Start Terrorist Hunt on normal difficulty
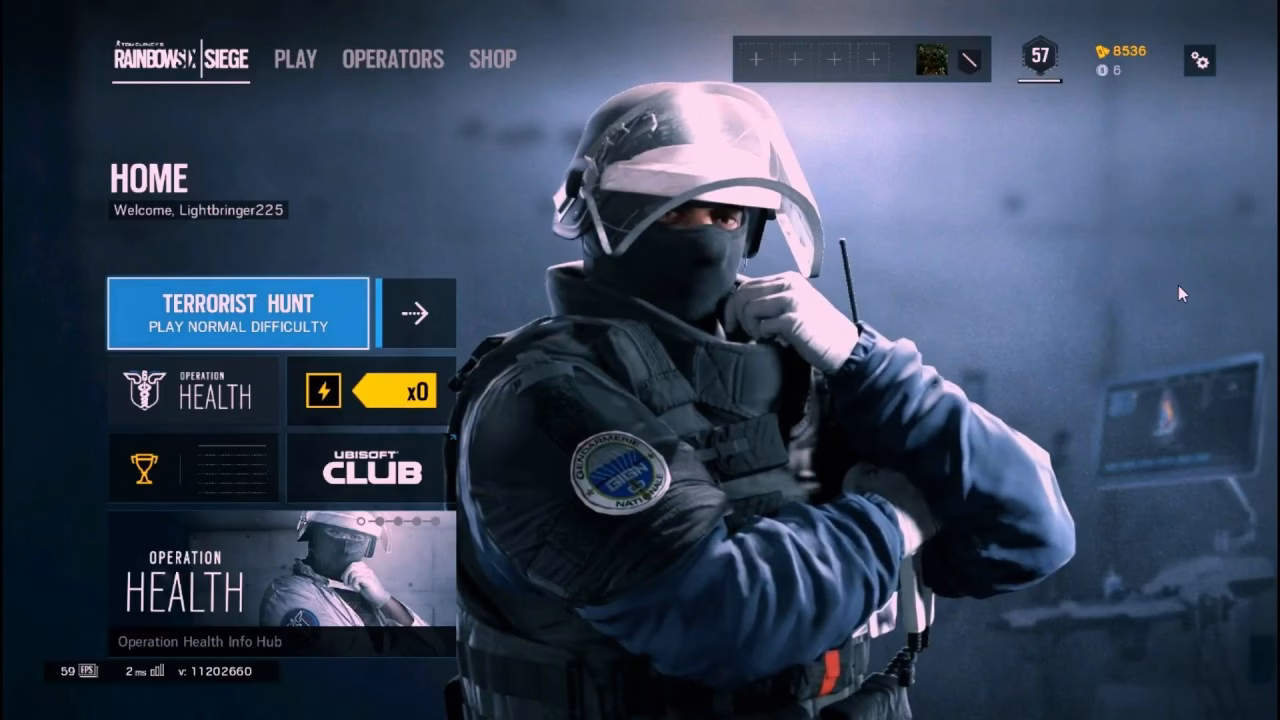 (x=237, y=312)
